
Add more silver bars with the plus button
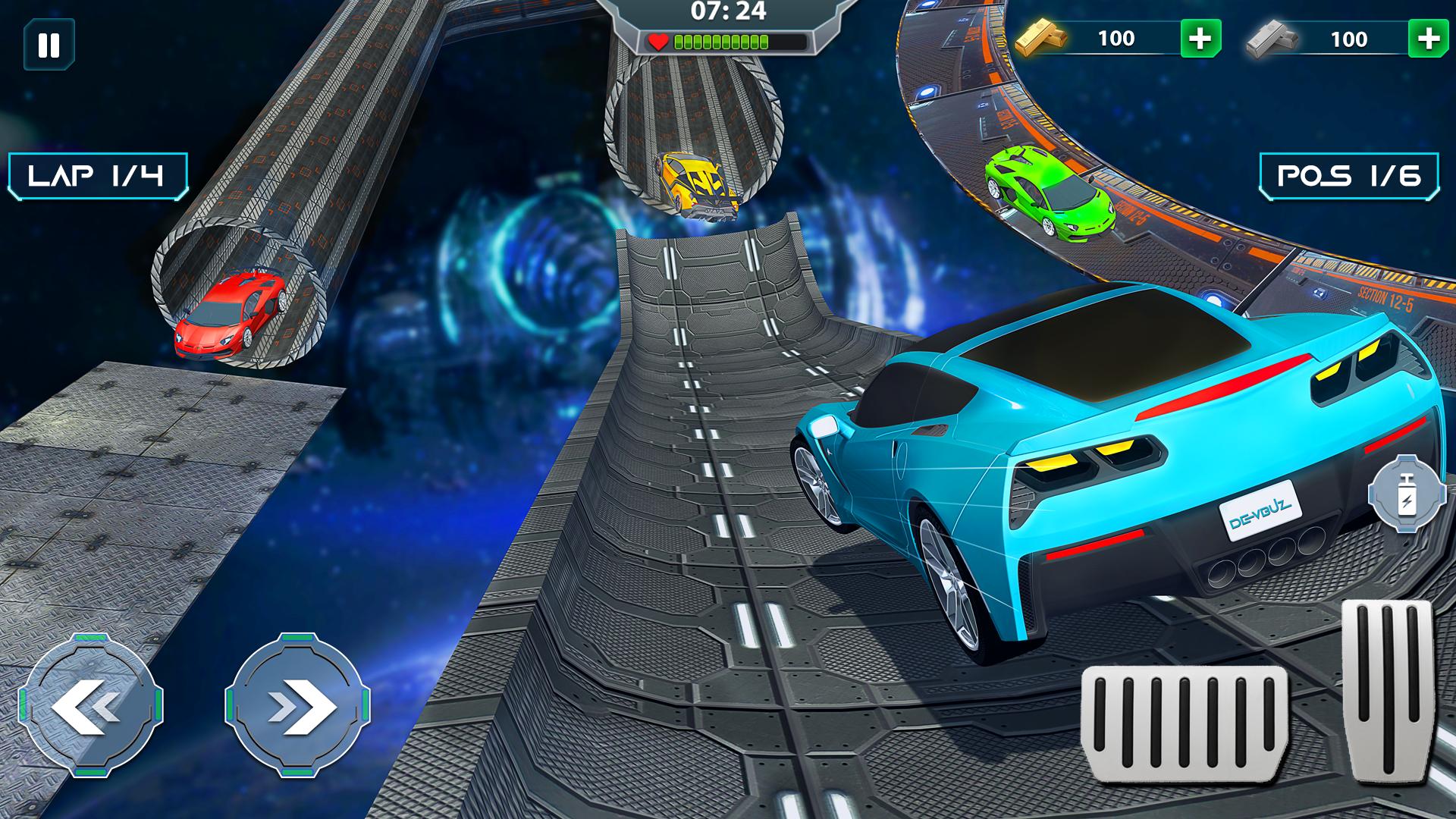1428,39
